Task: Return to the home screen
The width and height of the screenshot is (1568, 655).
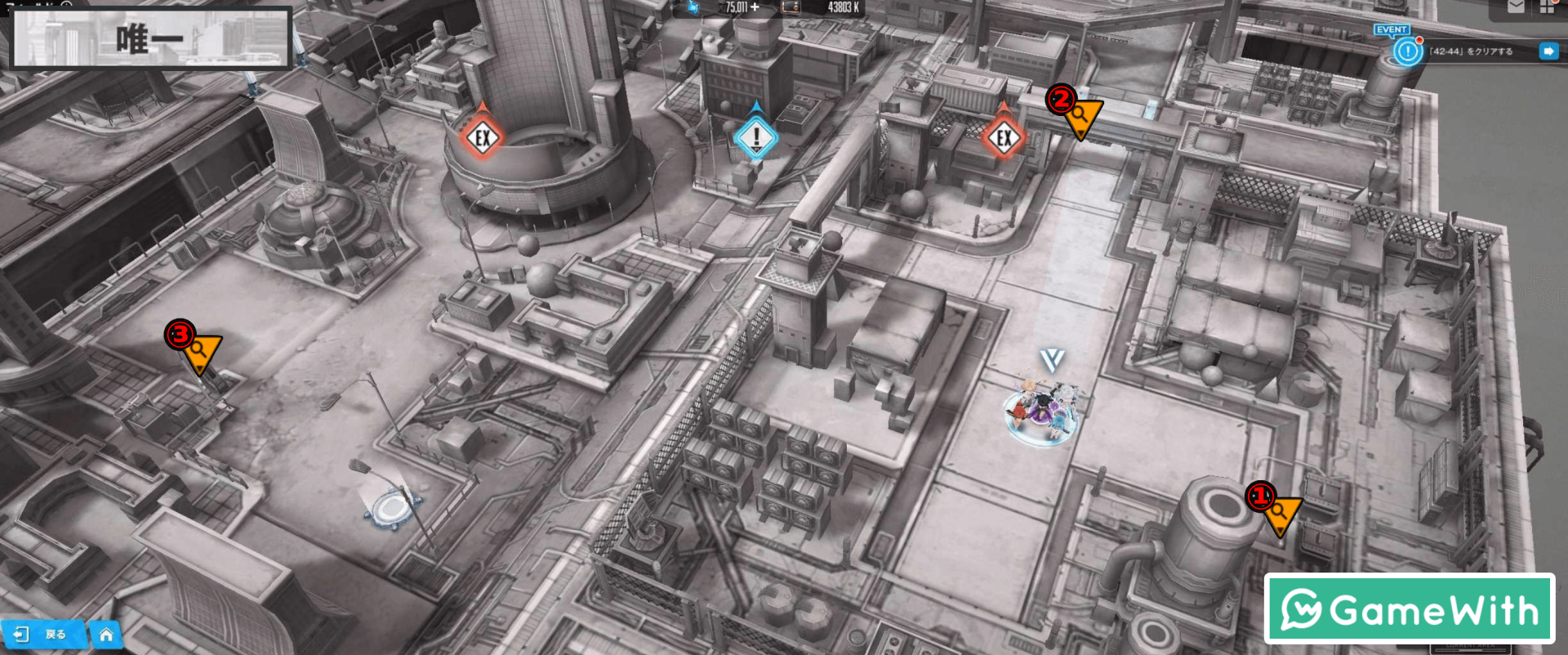Action: pyautogui.click(x=106, y=635)
